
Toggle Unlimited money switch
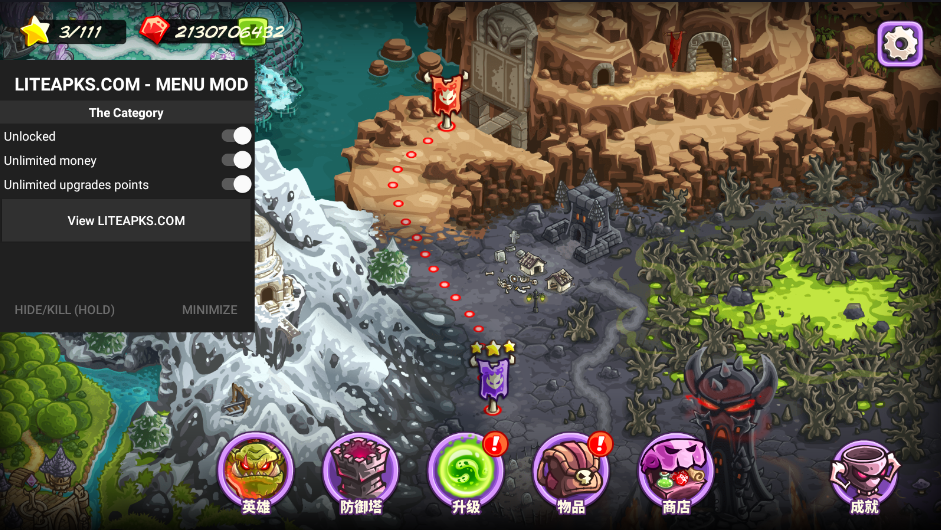click(237, 160)
